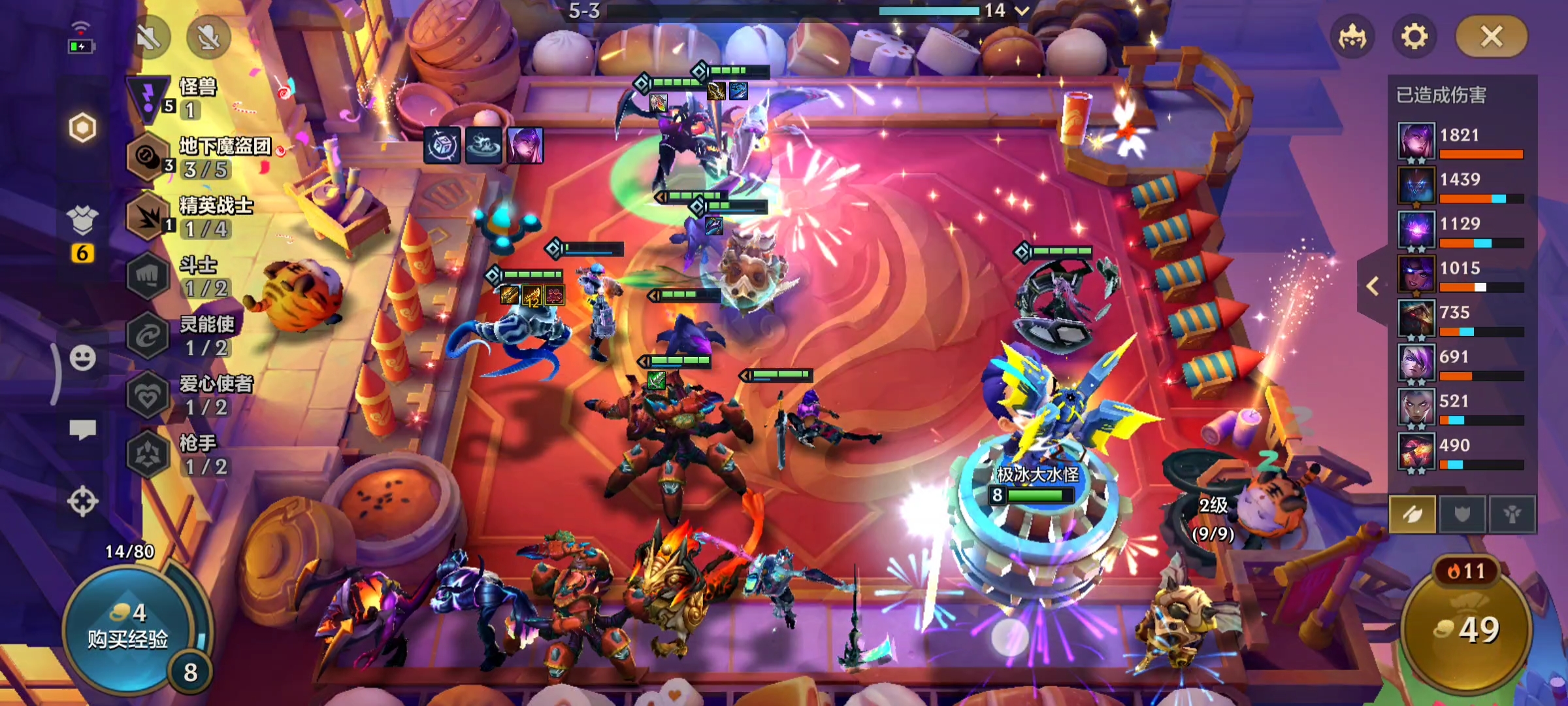Toggle the muted microphone button
Image resolution: width=1568 pixels, height=706 pixels.
208,37
